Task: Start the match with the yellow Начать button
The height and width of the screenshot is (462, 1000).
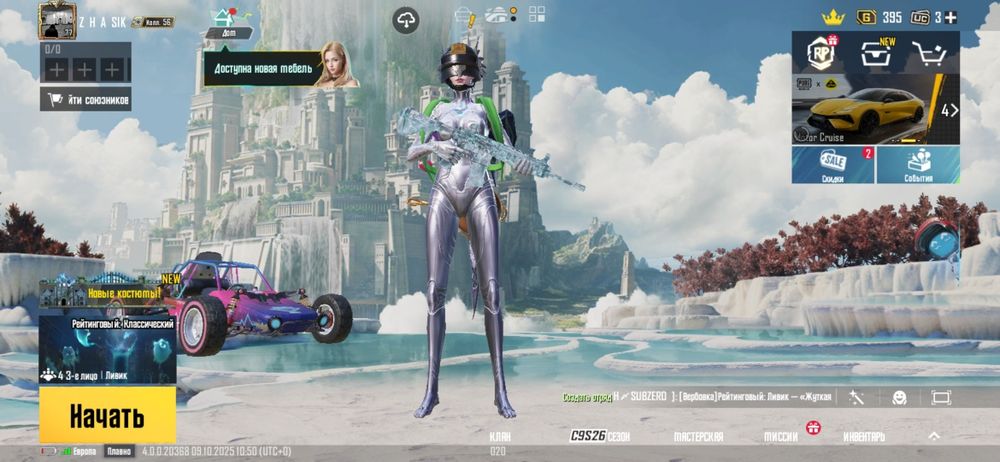Action: 107,415
